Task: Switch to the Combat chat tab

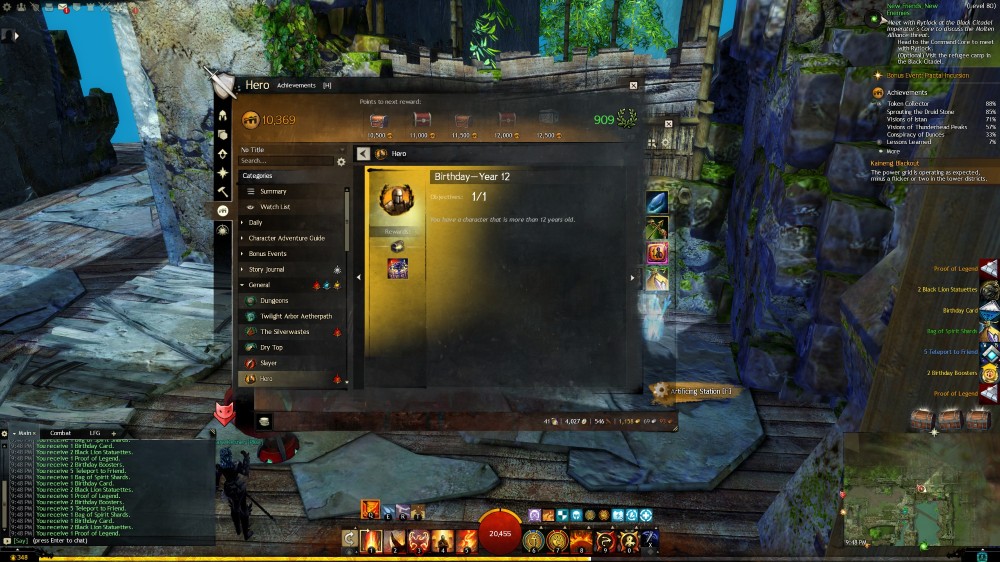Action: (60, 433)
